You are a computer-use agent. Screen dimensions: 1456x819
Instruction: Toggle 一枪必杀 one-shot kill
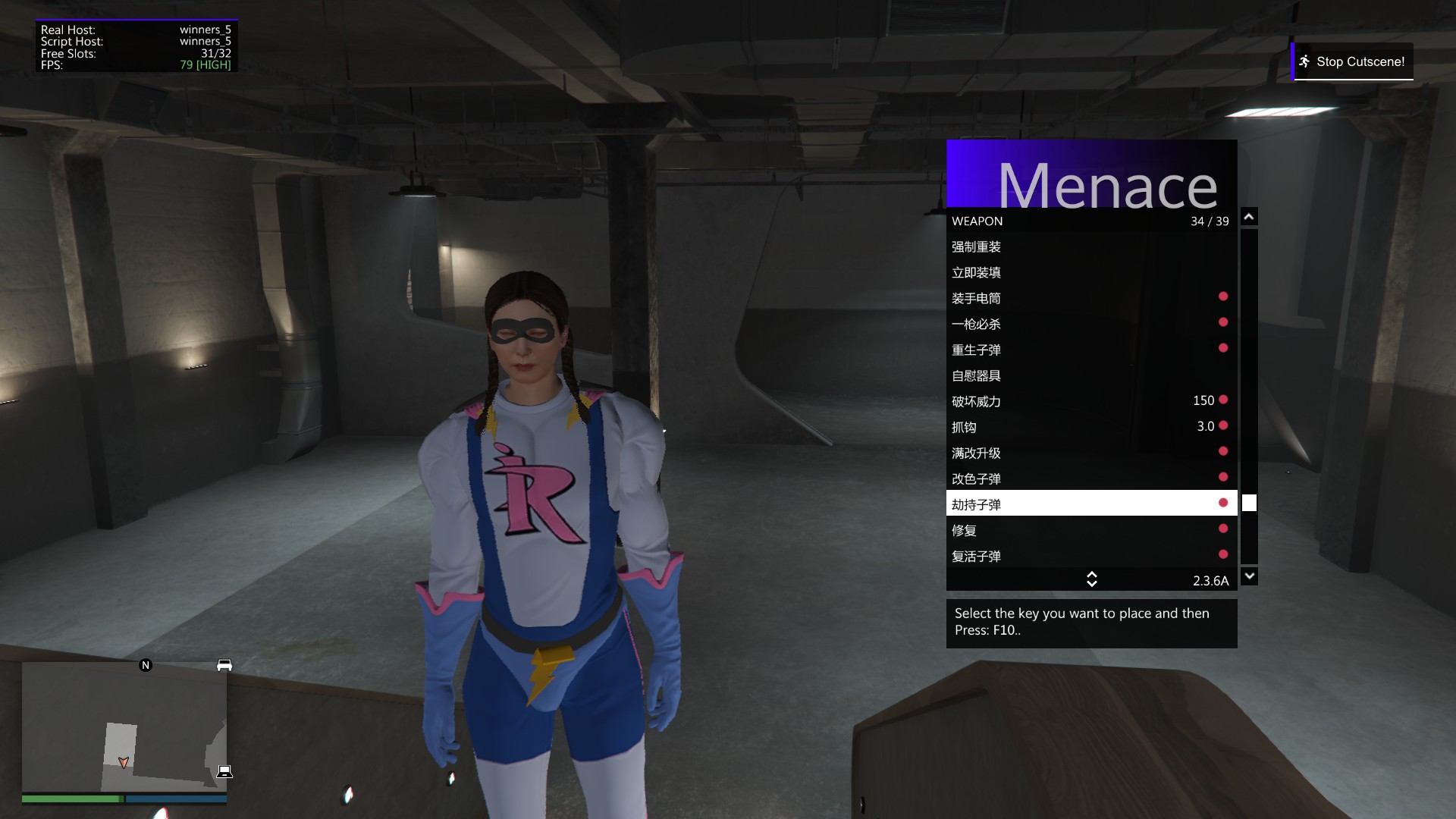tap(1090, 325)
